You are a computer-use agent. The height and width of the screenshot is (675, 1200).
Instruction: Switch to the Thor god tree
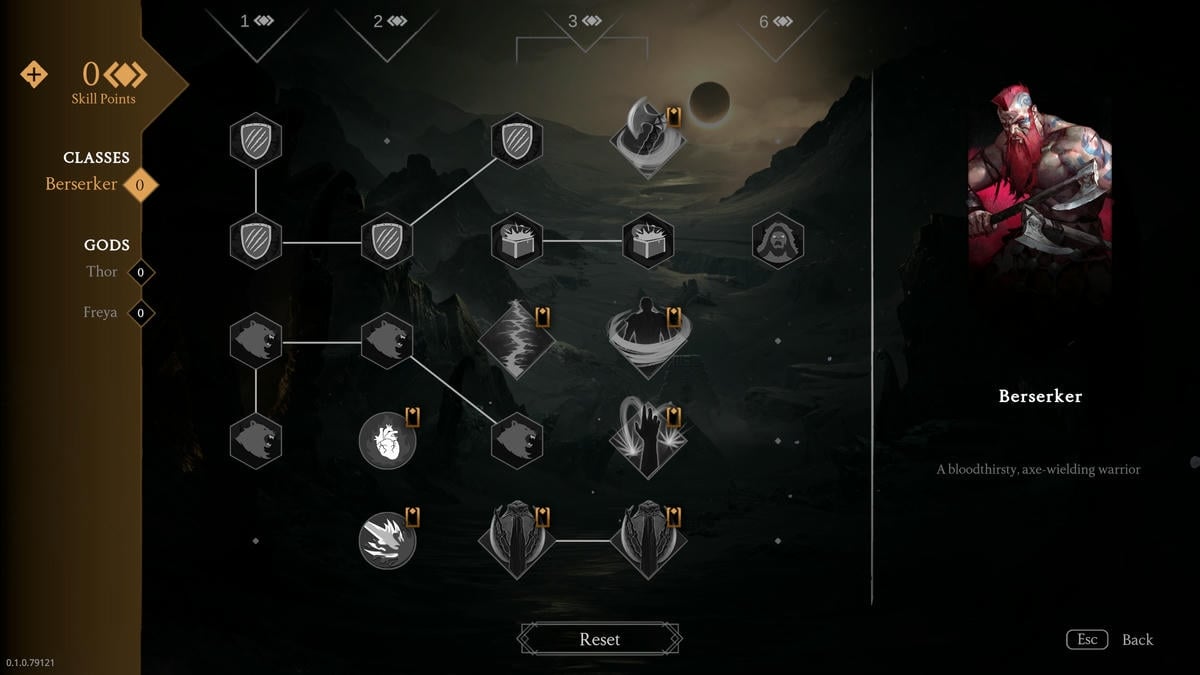(x=102, y=272)
